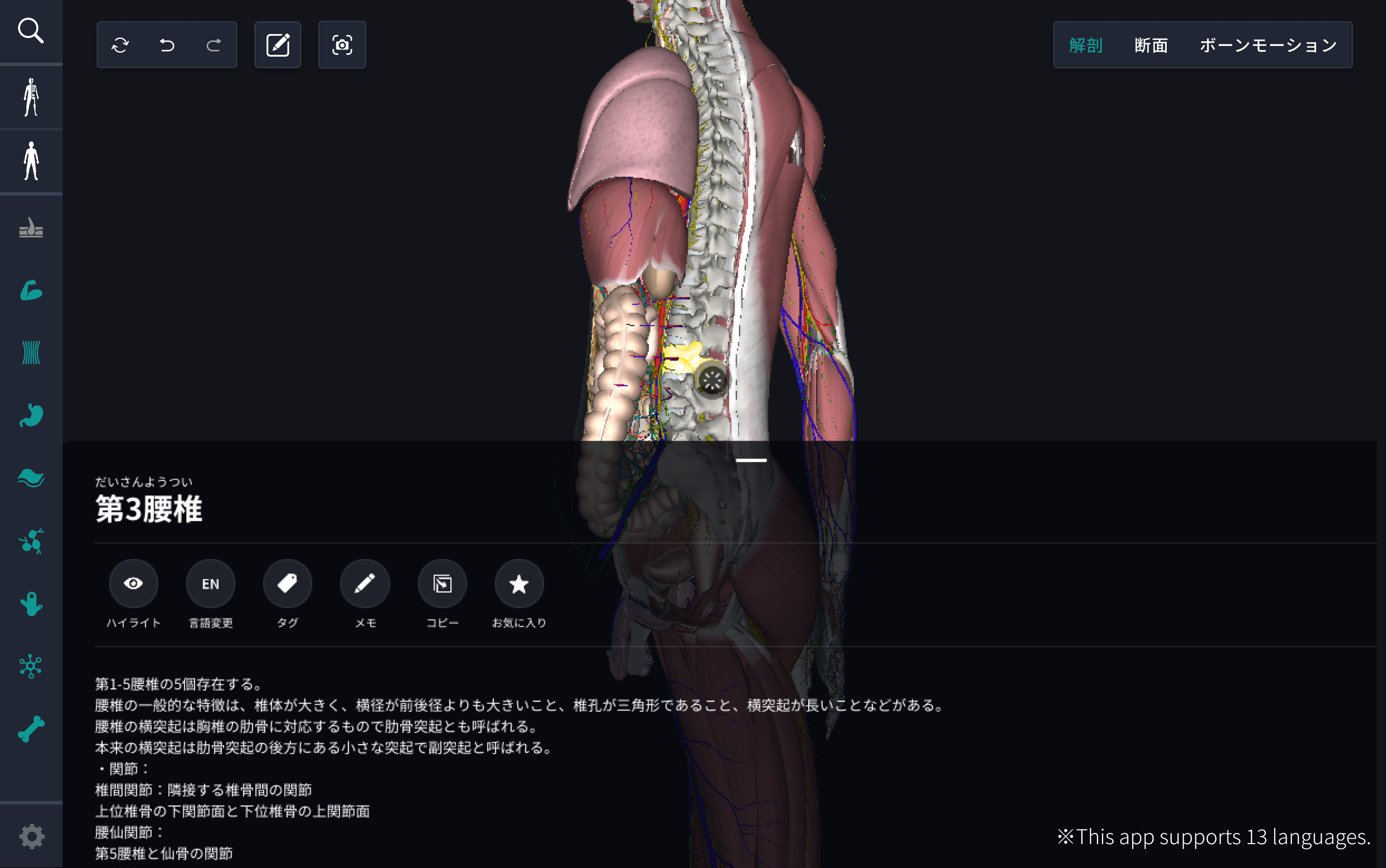The width and height of the screenshot is (1387, 868).
Task: Undo the last action
Action: coord(167,44)
